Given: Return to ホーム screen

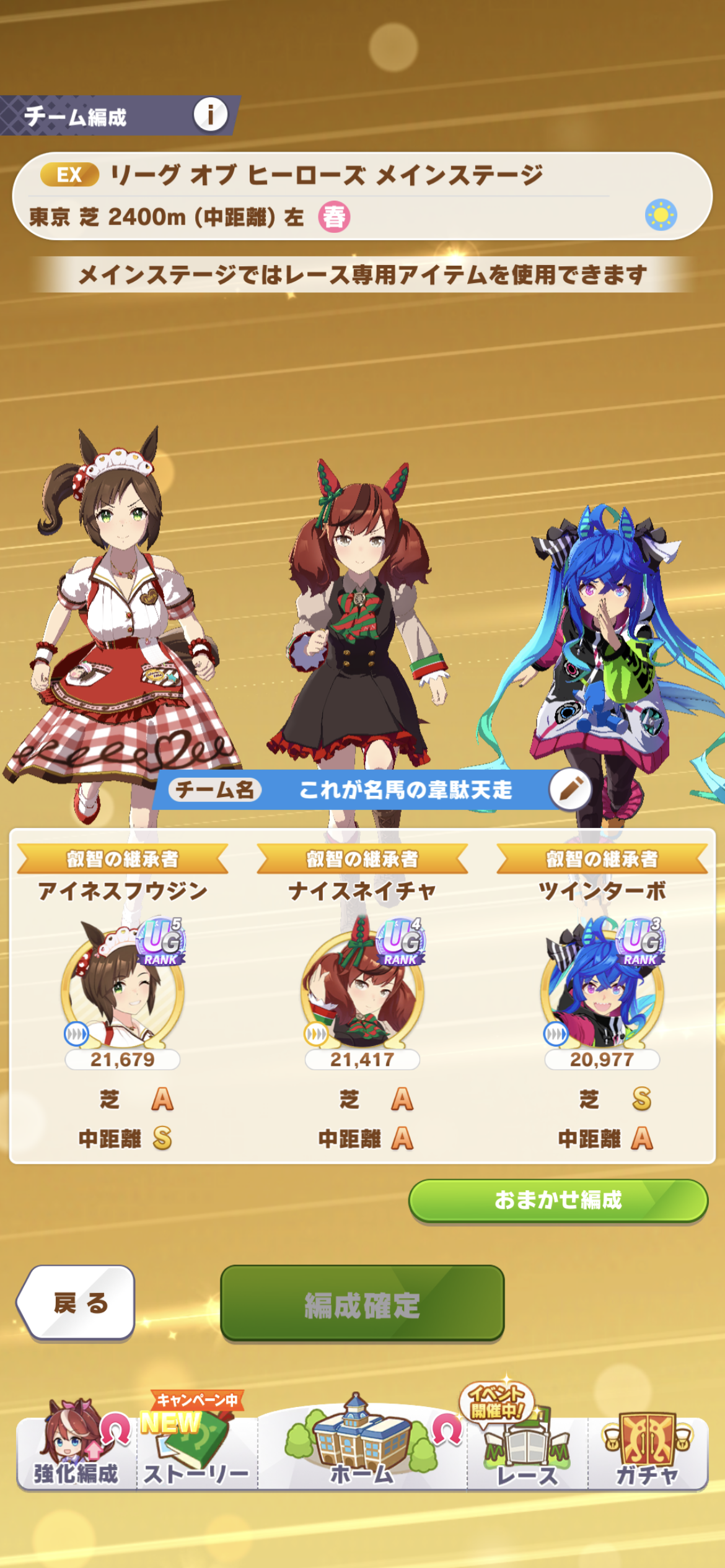Looking at the screenshot, I should click(x=362, y=1449).
